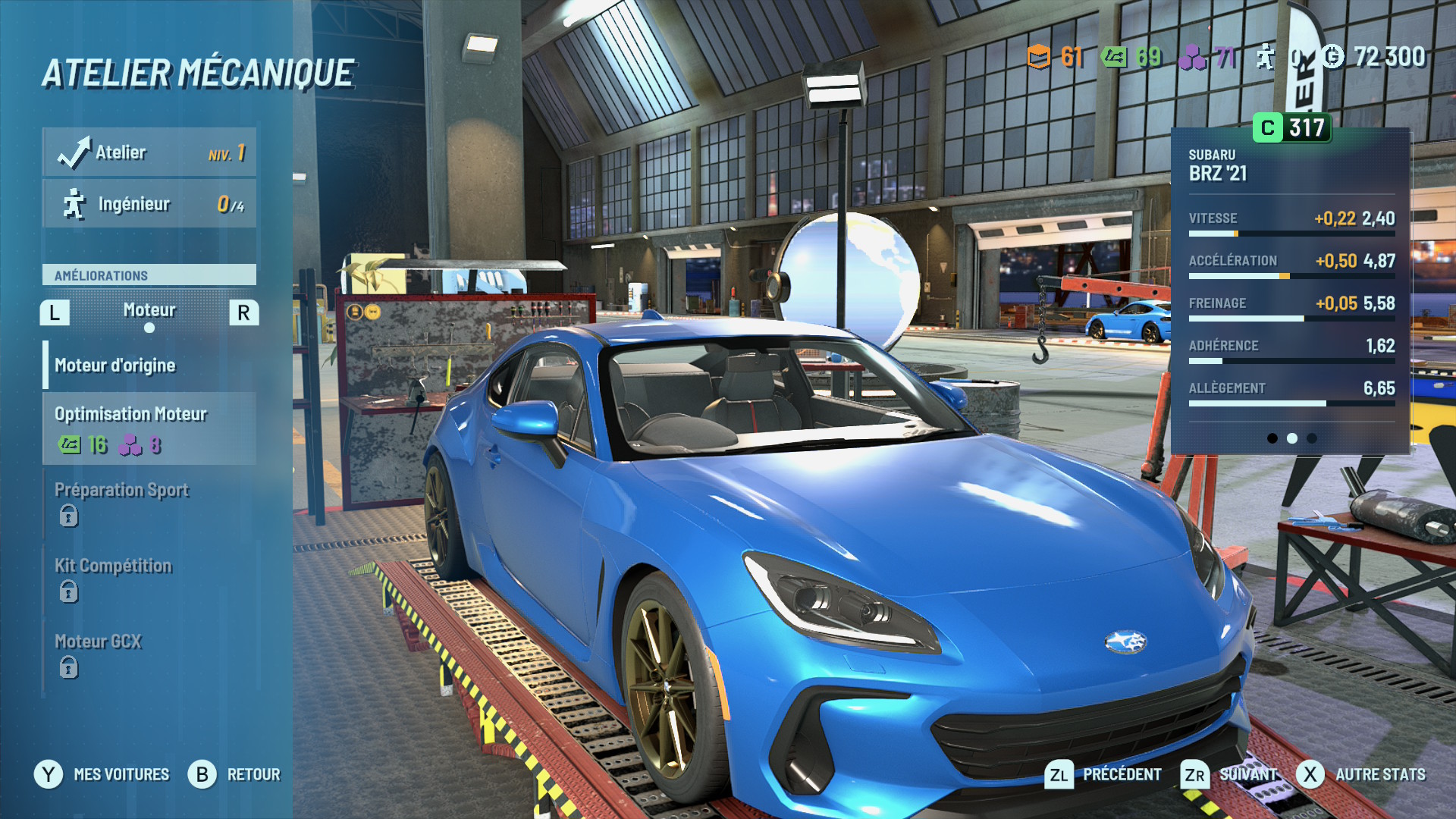This screenshot has height=819, width=1456.
Task: Show Autre Stats page
Action: pyautogui.click(x=1361, y=774)
